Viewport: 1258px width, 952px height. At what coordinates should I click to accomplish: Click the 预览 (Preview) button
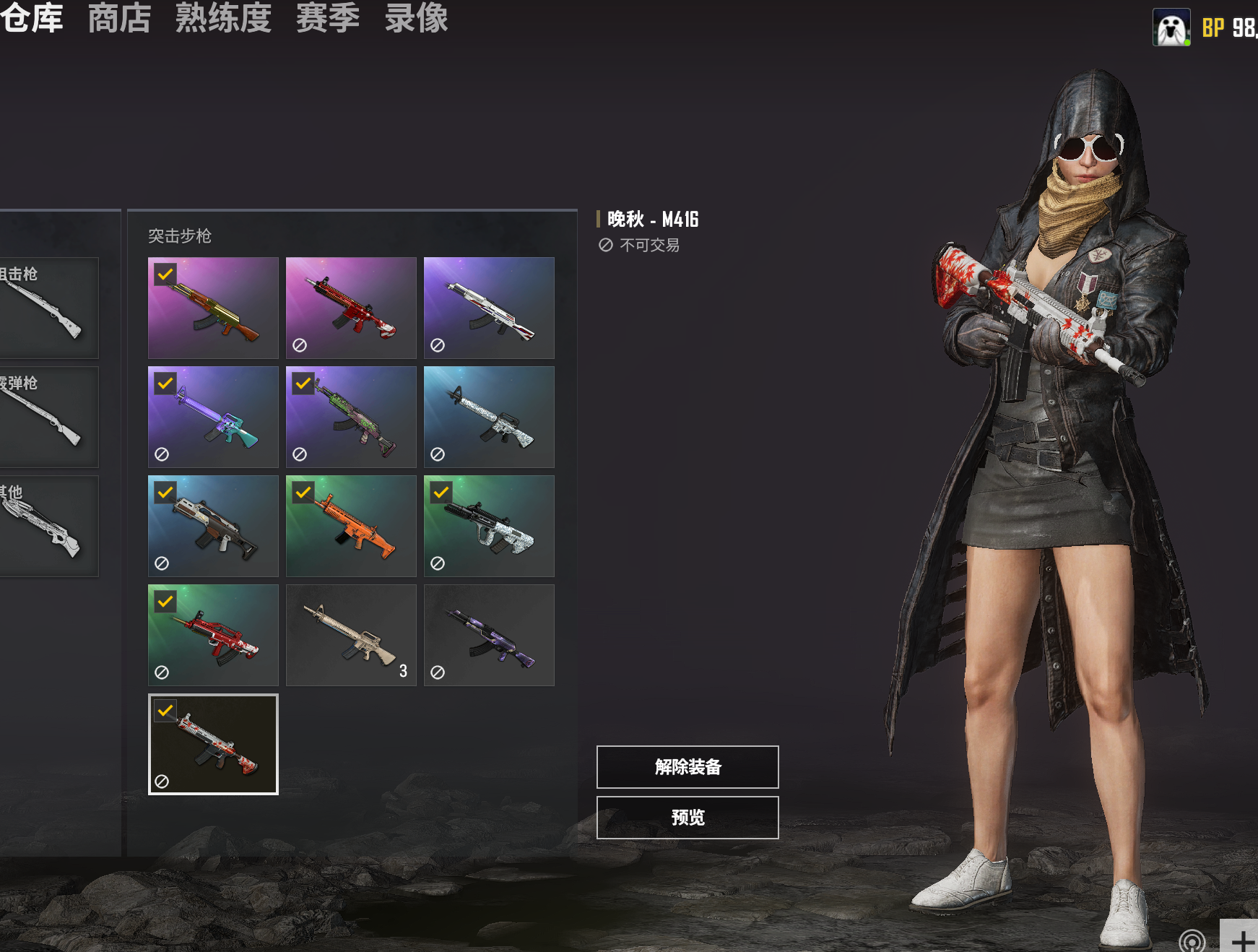pyautogui.click(x=686, y=818)
